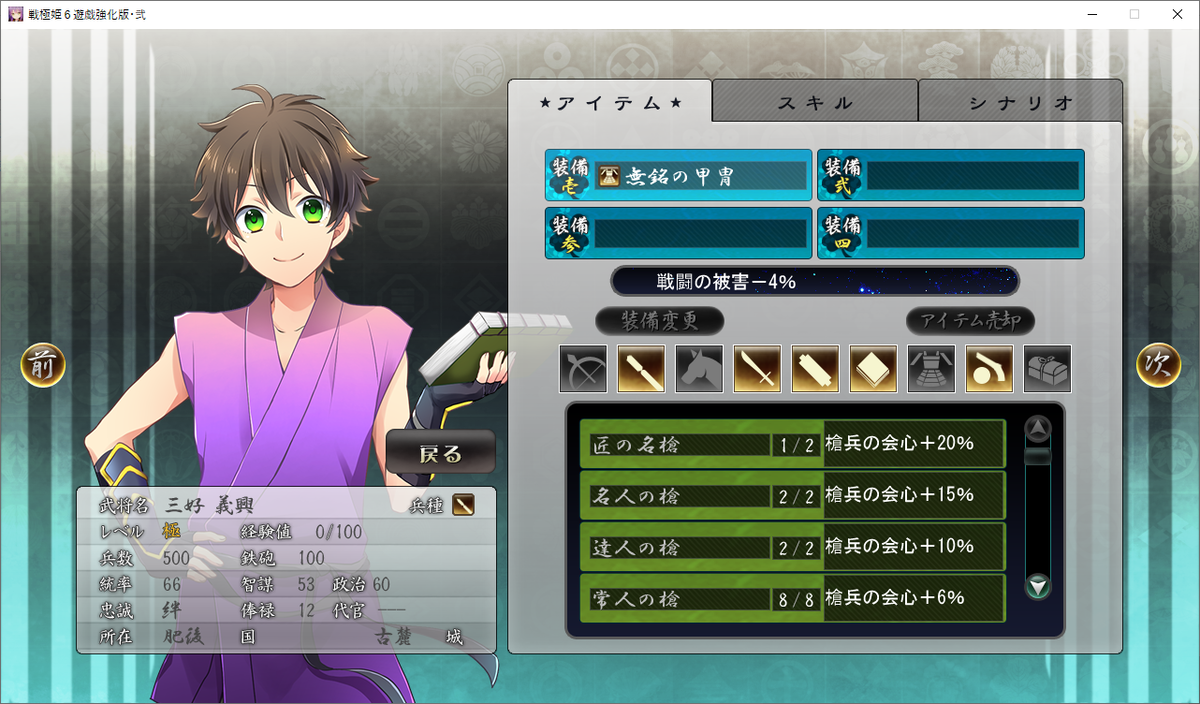The width and height of the screenshot is (1200, 704).
Task: Click the 装備変更 button
Action: point(659,321)
